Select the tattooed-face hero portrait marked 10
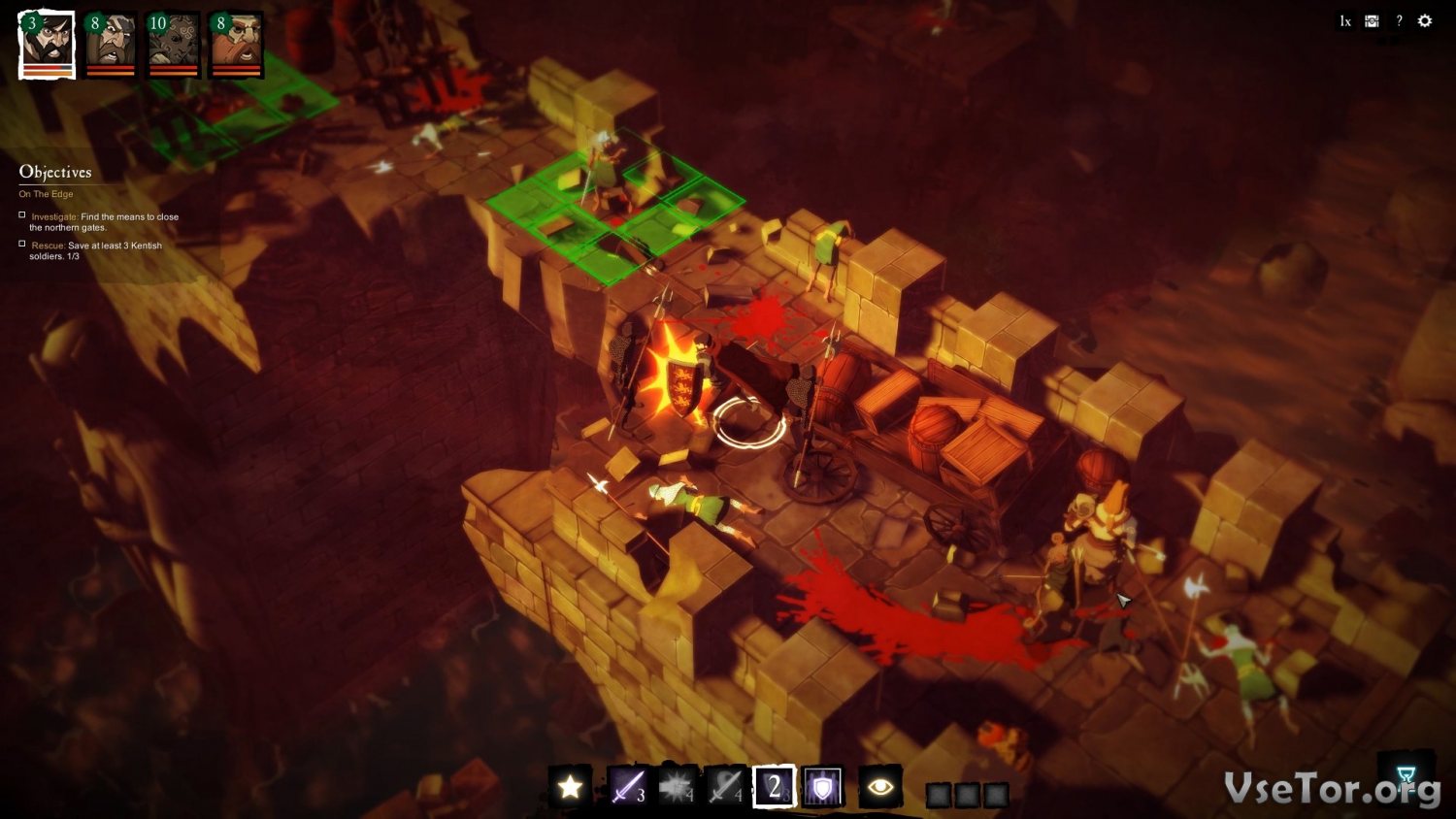Screen dimensions: 1456x819 173,44
